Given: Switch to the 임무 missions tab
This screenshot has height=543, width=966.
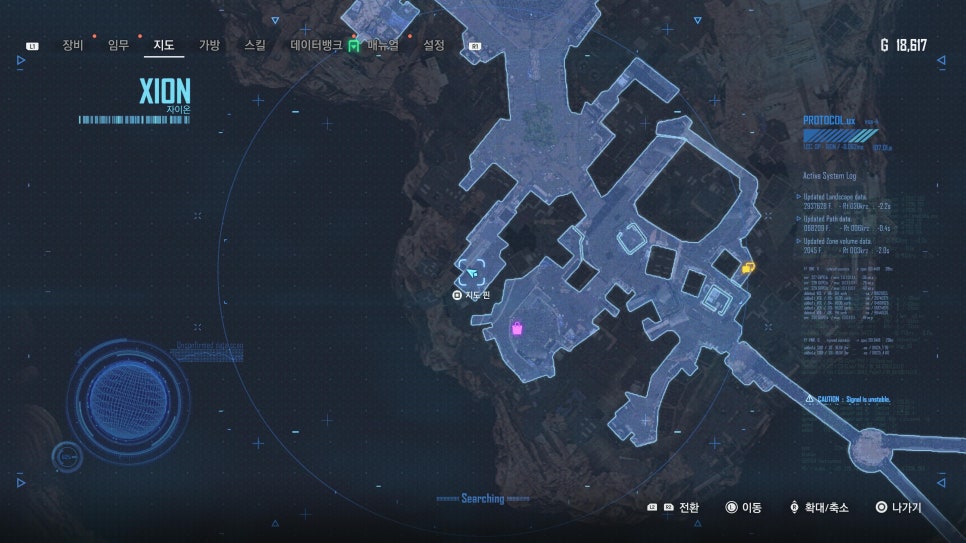Looking at the screenshot, I should (119, 45).
